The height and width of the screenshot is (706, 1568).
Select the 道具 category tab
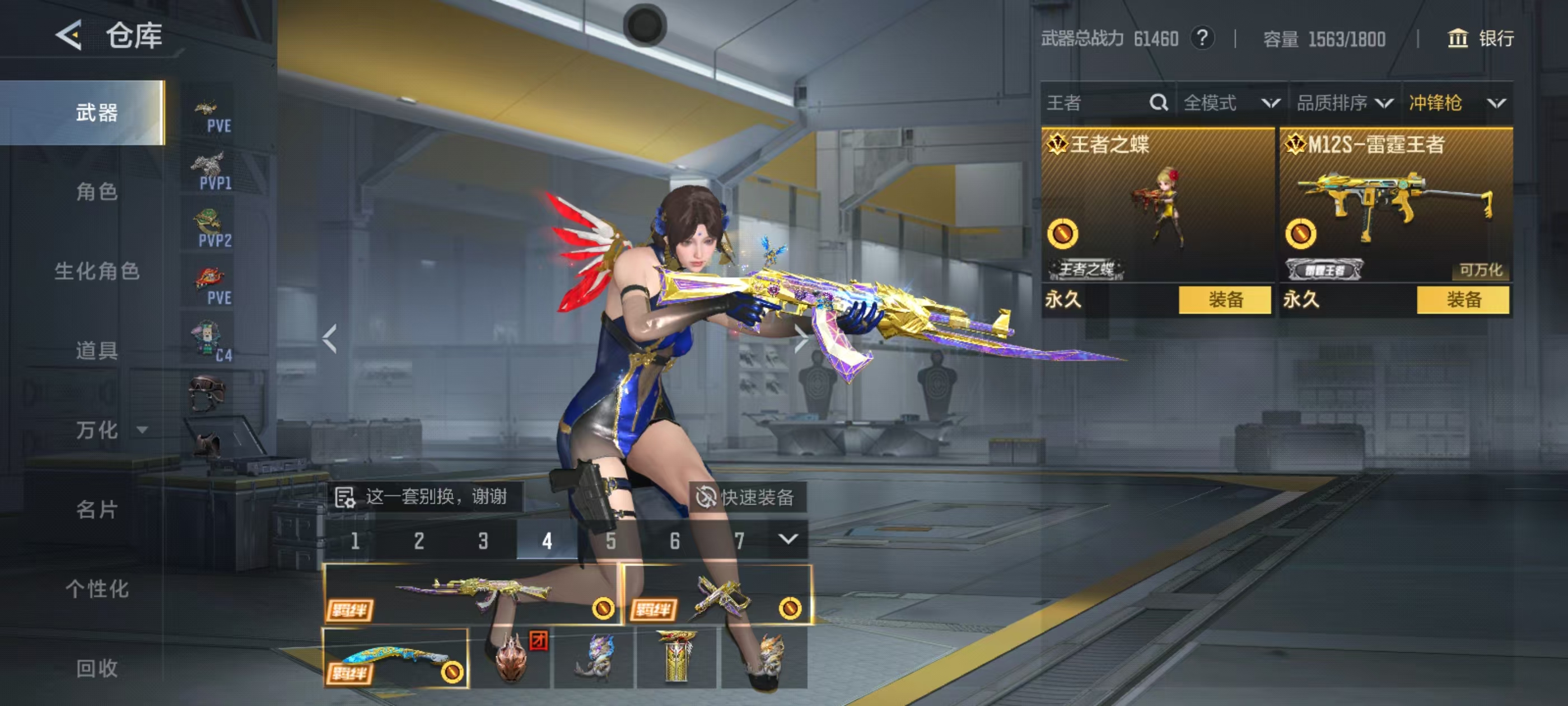96,350
